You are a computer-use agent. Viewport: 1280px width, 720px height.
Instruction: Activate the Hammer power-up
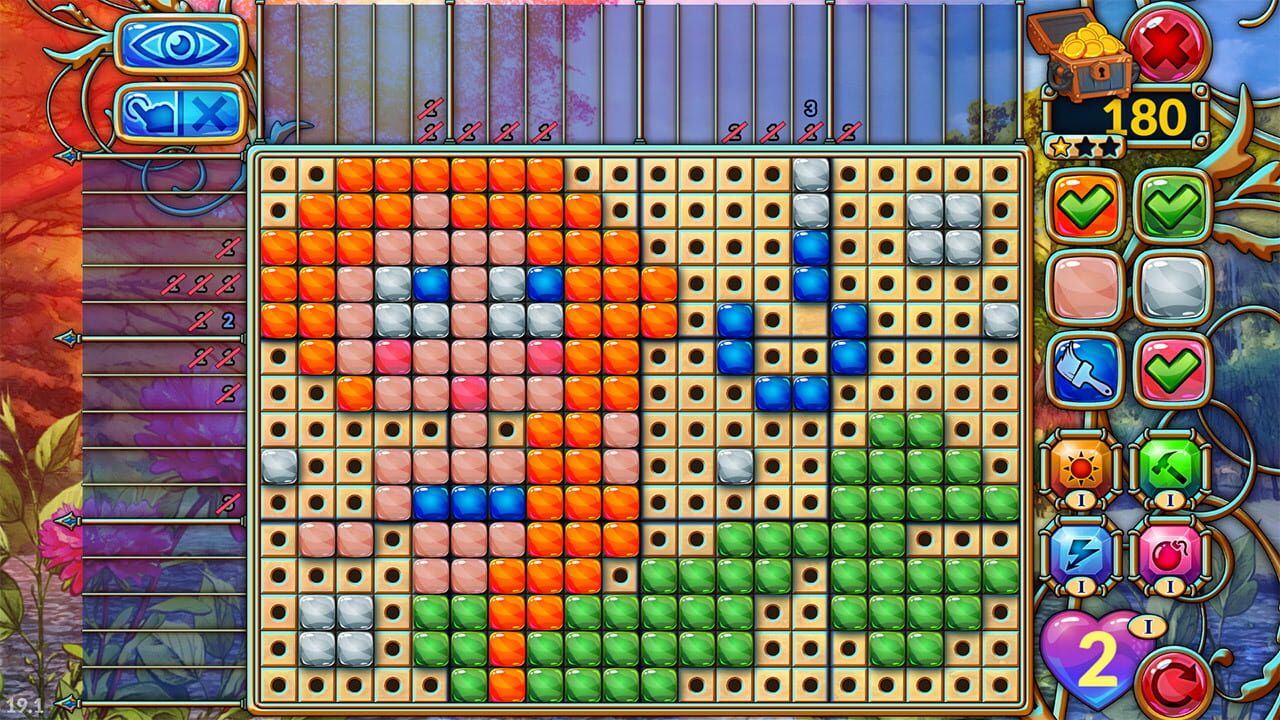coord(1170,467)
